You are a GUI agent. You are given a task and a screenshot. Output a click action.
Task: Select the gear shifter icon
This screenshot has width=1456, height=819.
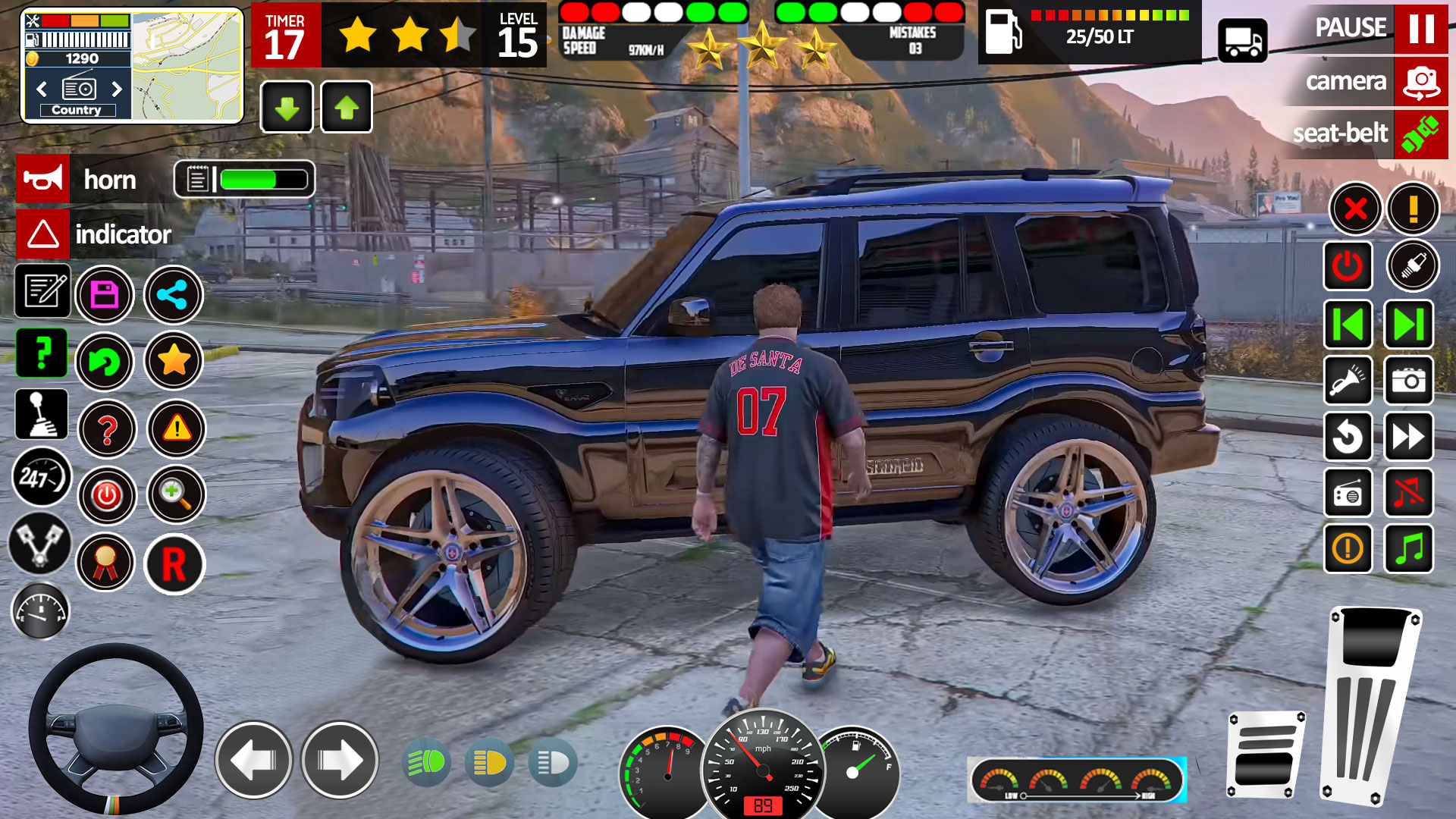click(42, 415)
